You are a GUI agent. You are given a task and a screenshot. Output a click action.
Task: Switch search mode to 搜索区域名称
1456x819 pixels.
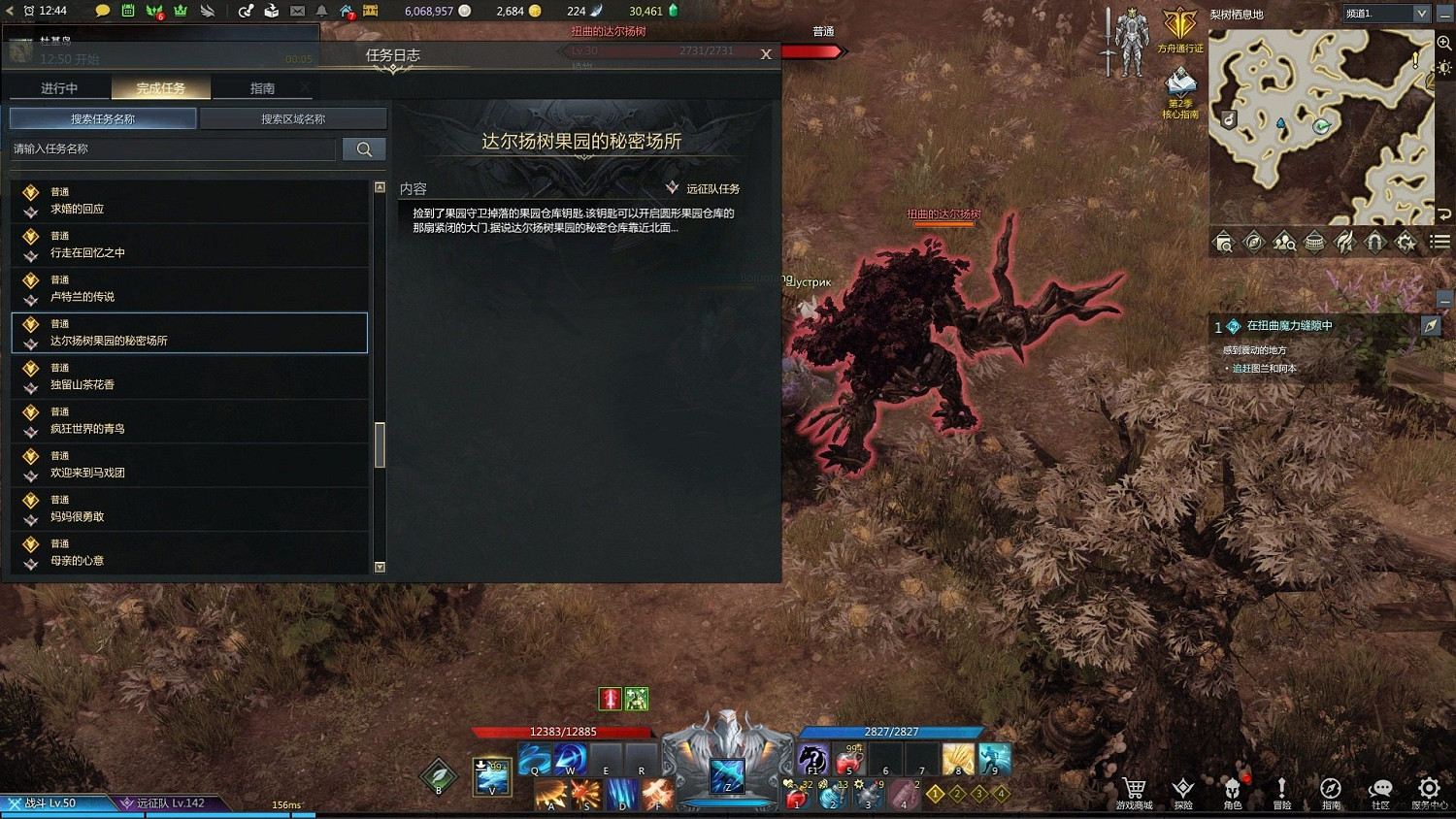tap(293, 117)
